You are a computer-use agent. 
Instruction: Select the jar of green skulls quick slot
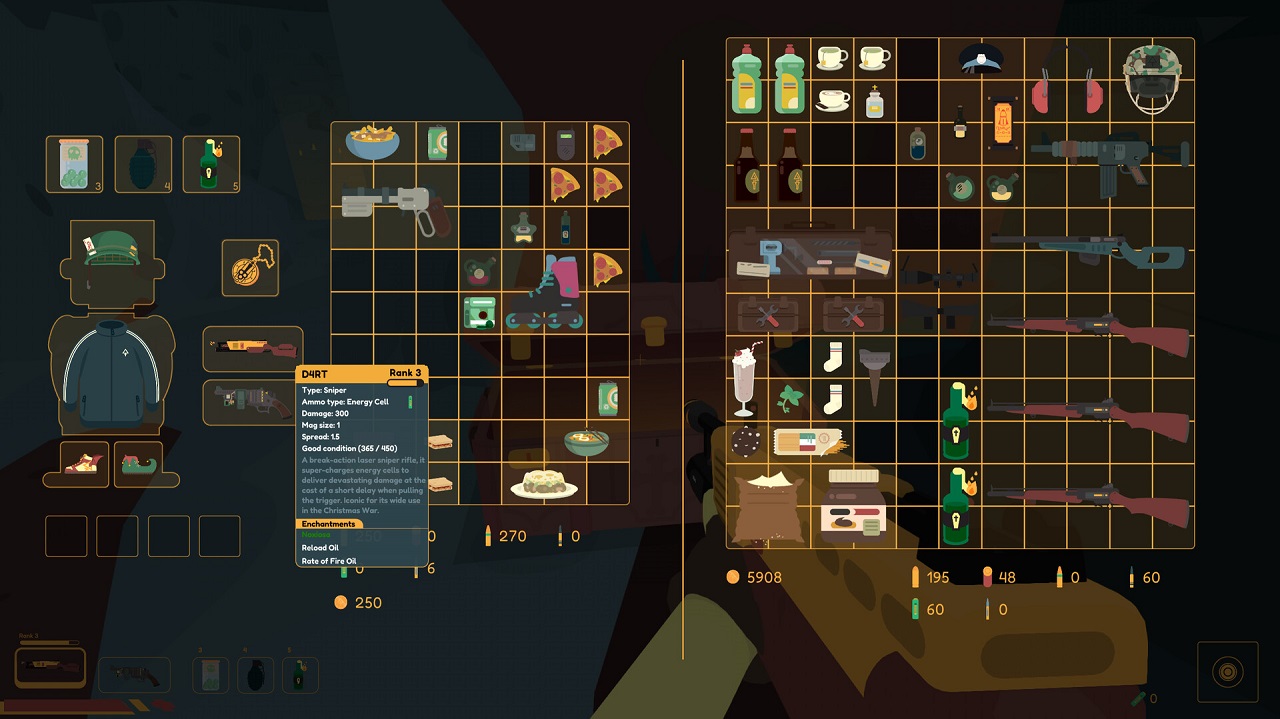[74, 164]
